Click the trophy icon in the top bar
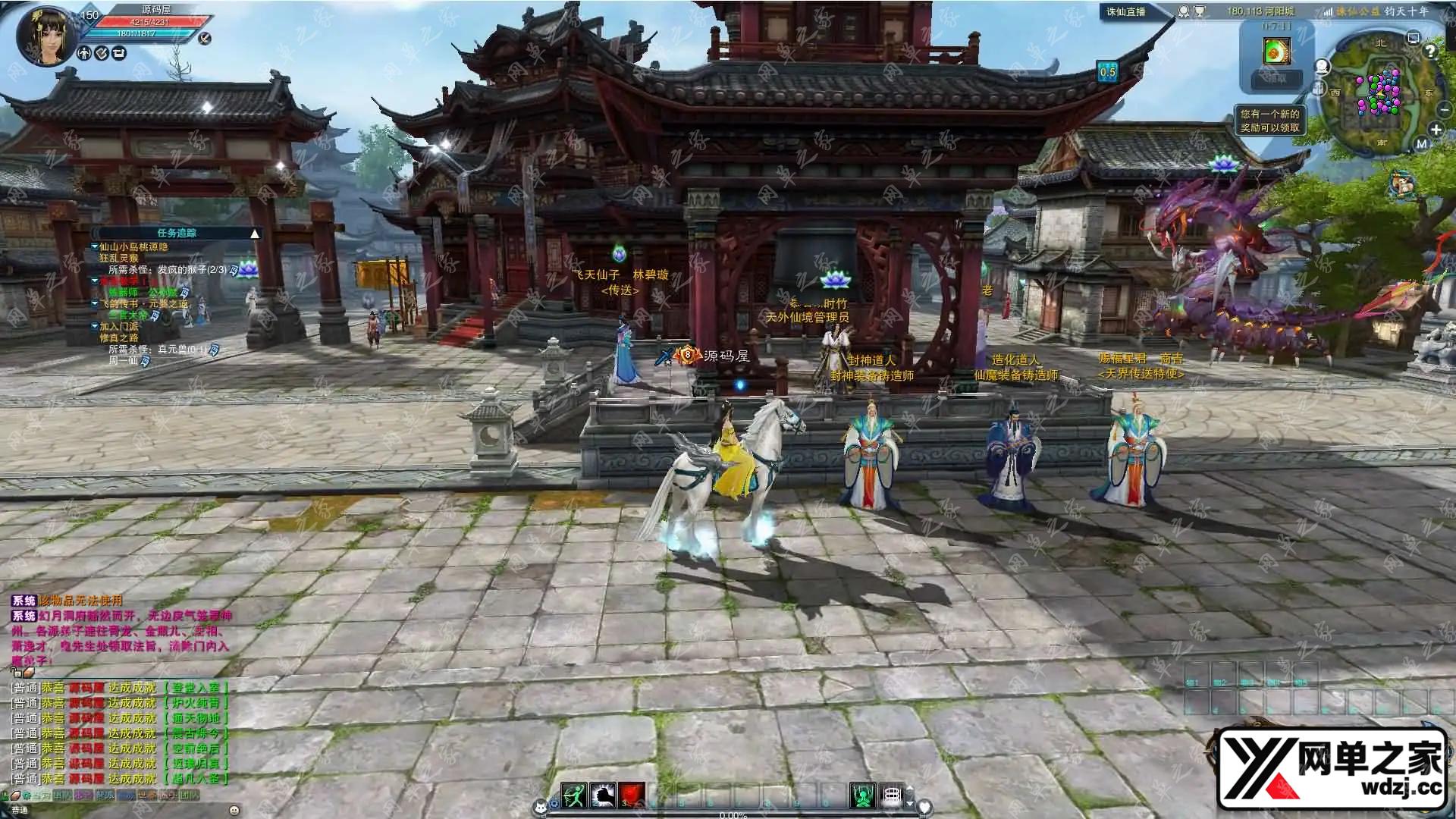Viewport: 1456px width, 819px height. pos(1200,11)
